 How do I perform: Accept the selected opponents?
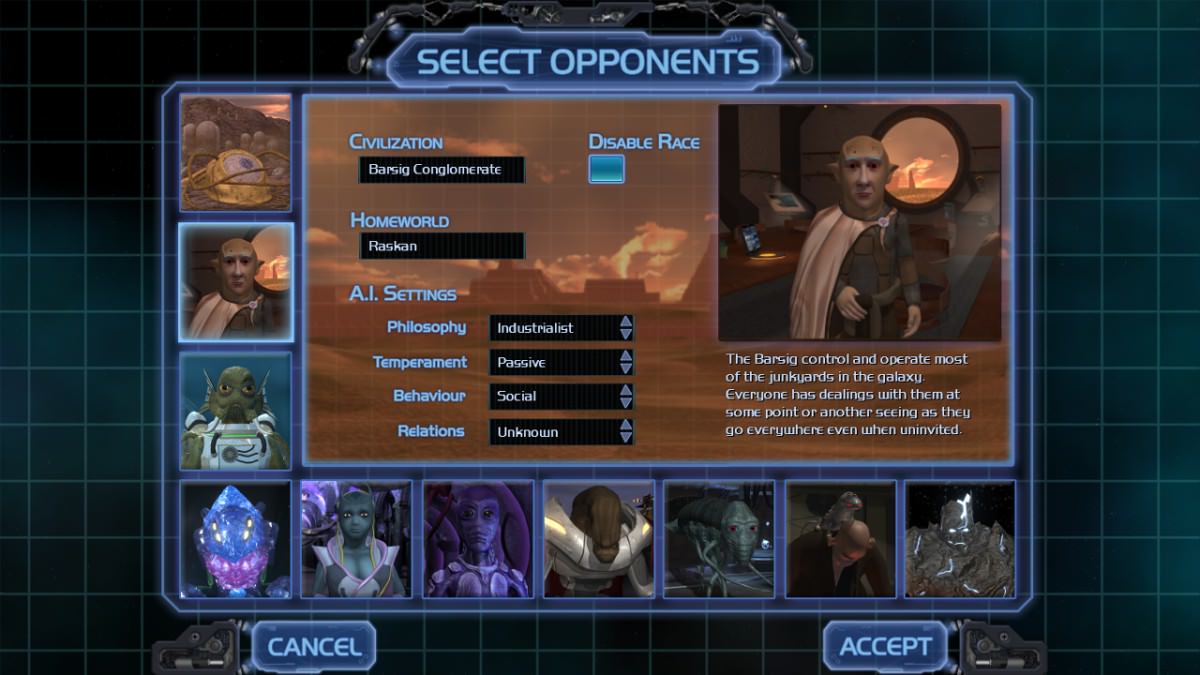(885, 646)
